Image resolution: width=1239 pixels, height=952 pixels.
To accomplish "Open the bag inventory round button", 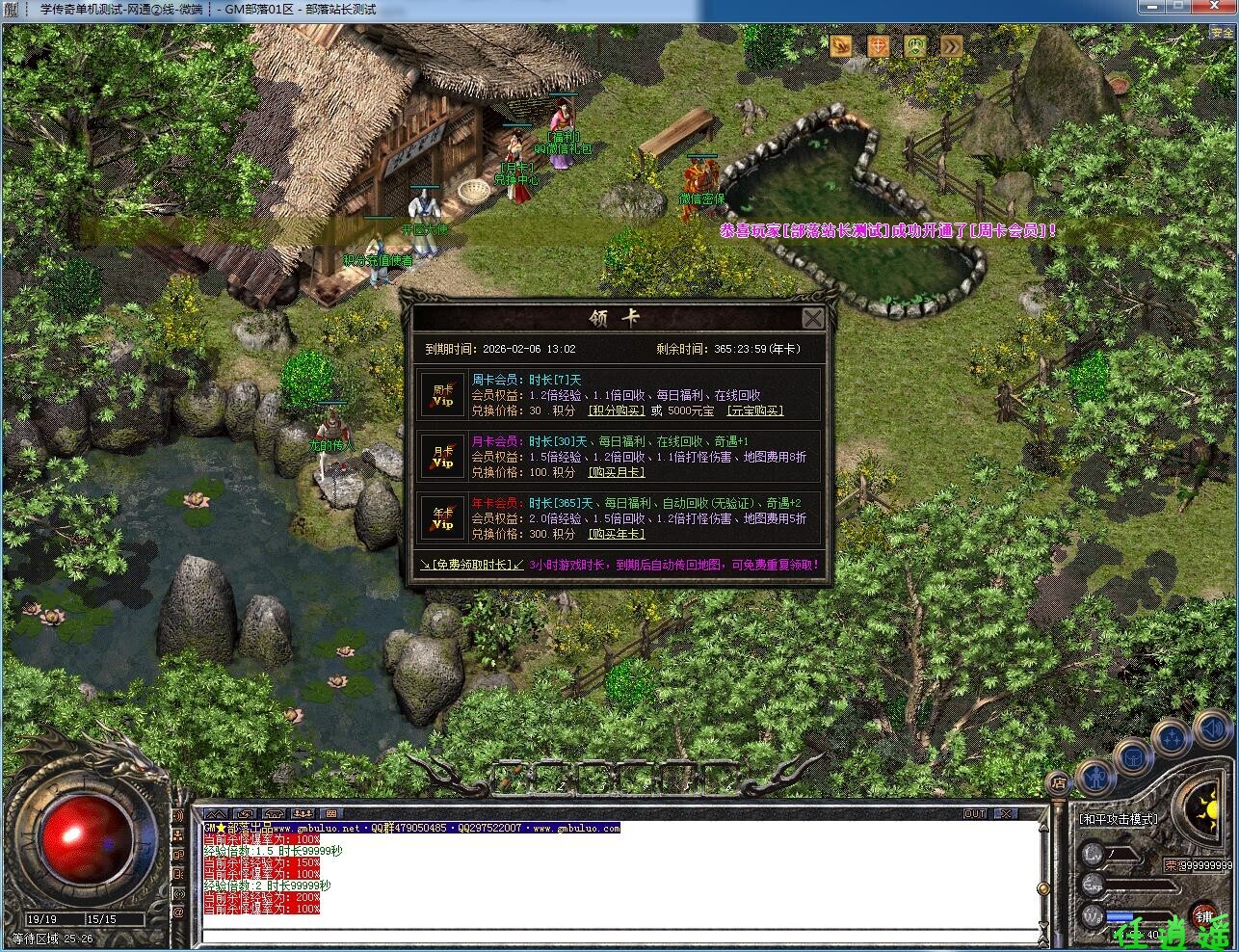I will (1133, 755).
